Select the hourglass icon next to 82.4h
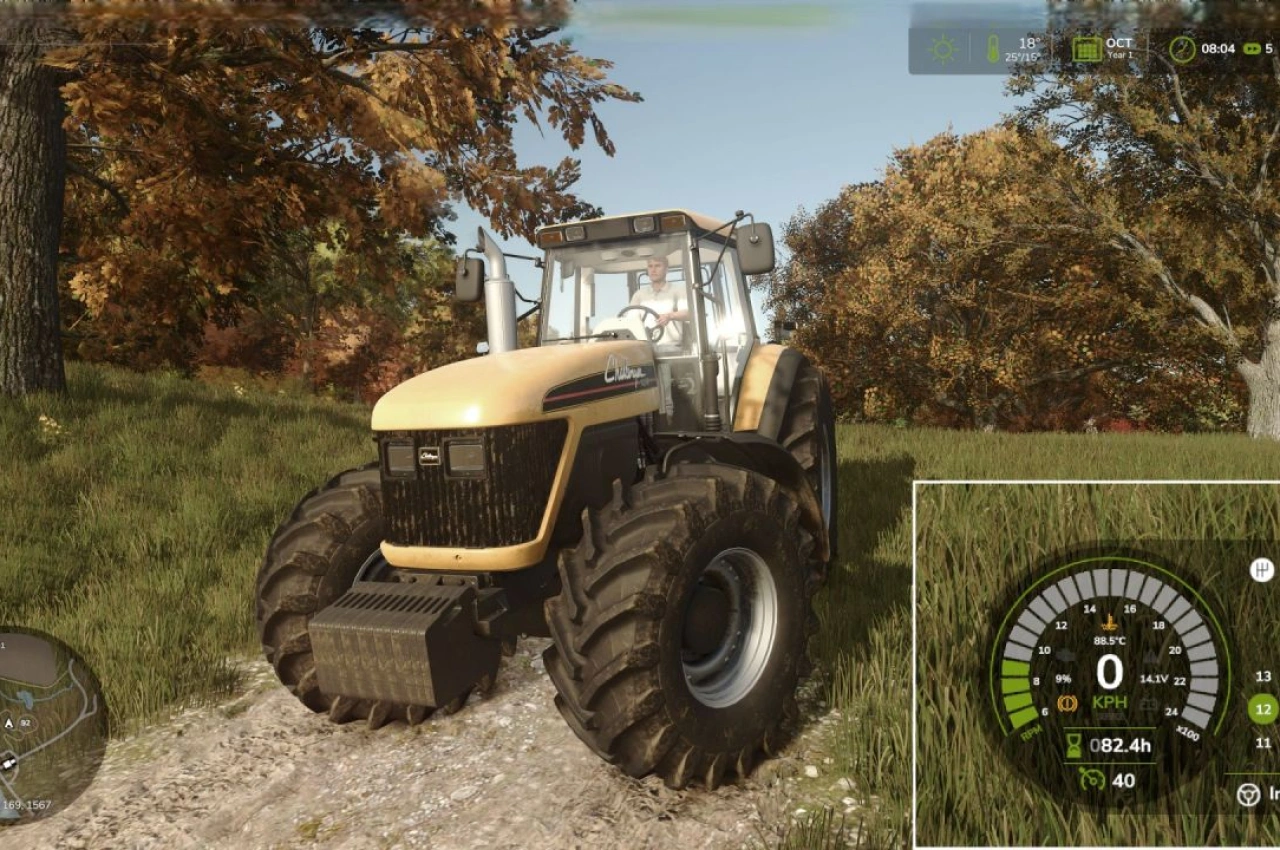The image size is (1280, 850). click(x=1072, y=743)
